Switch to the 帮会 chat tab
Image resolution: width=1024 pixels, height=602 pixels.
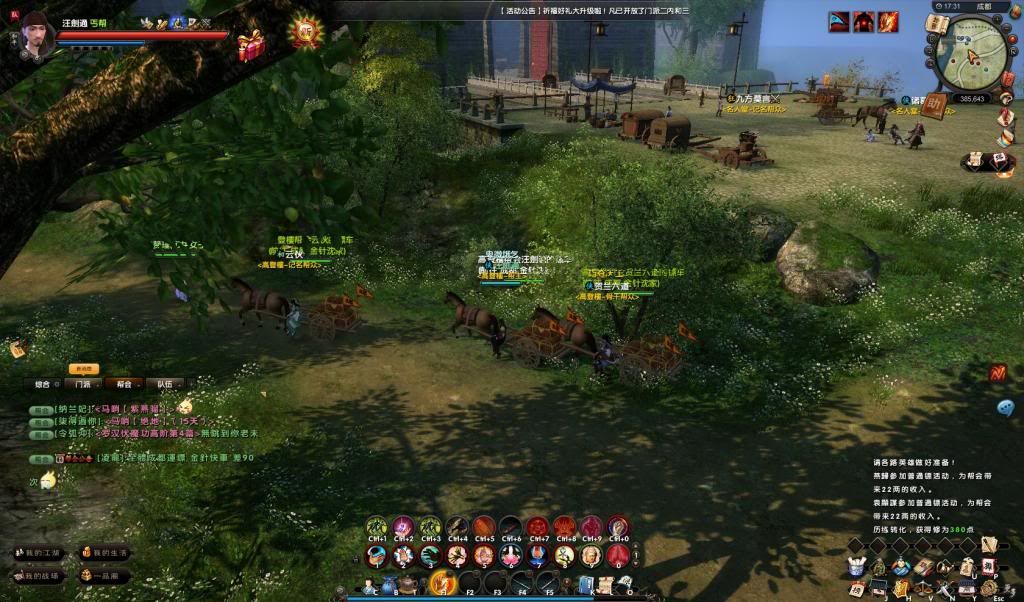(124, 383)
